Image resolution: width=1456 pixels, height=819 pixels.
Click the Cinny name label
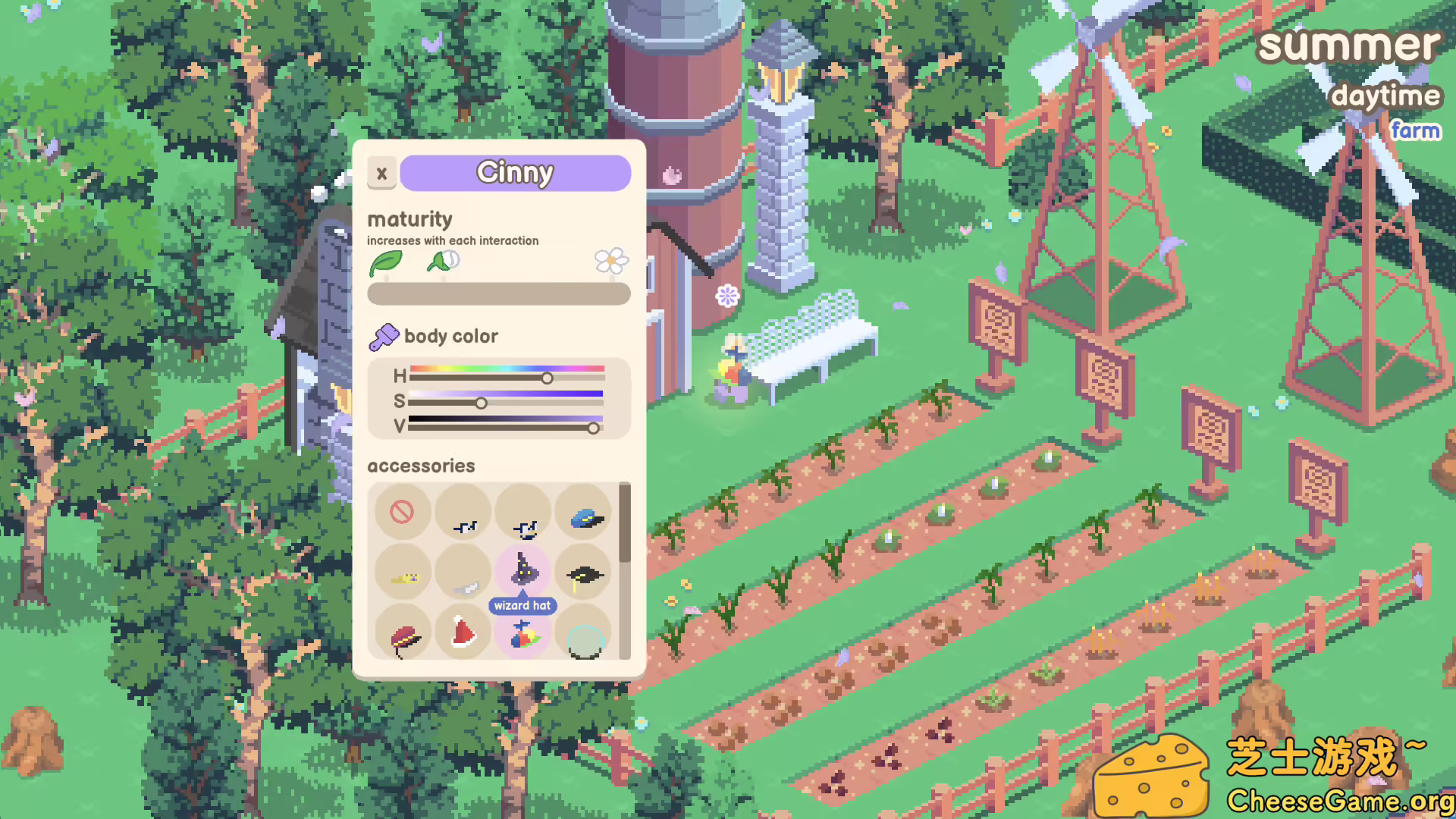515,172
